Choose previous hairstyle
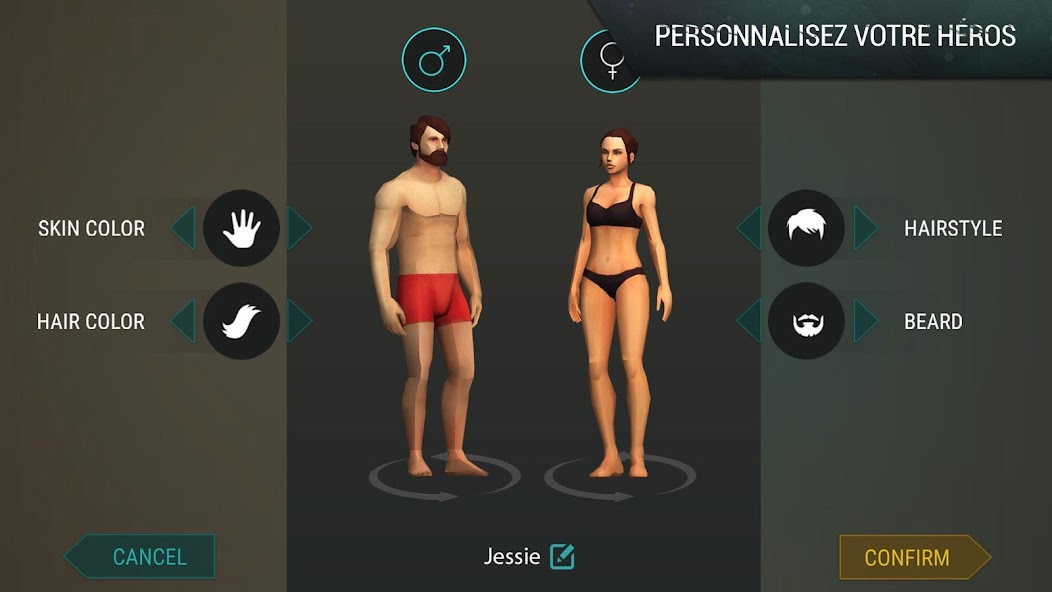The width and height of the screenshot is (1052, 592). (748, 228)
